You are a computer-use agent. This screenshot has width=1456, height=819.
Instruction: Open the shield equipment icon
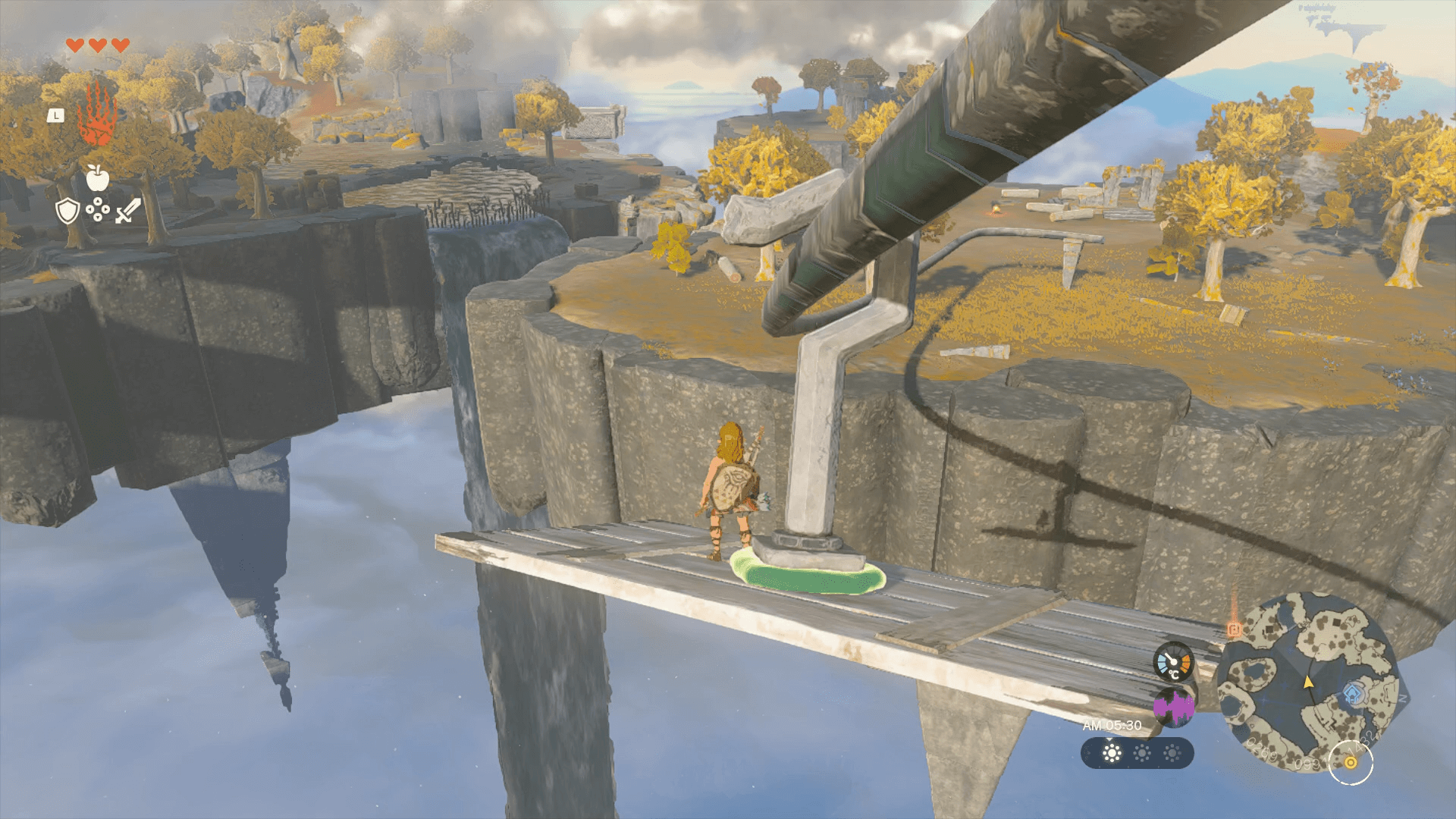pyautogui.click(x=67, y=211)
